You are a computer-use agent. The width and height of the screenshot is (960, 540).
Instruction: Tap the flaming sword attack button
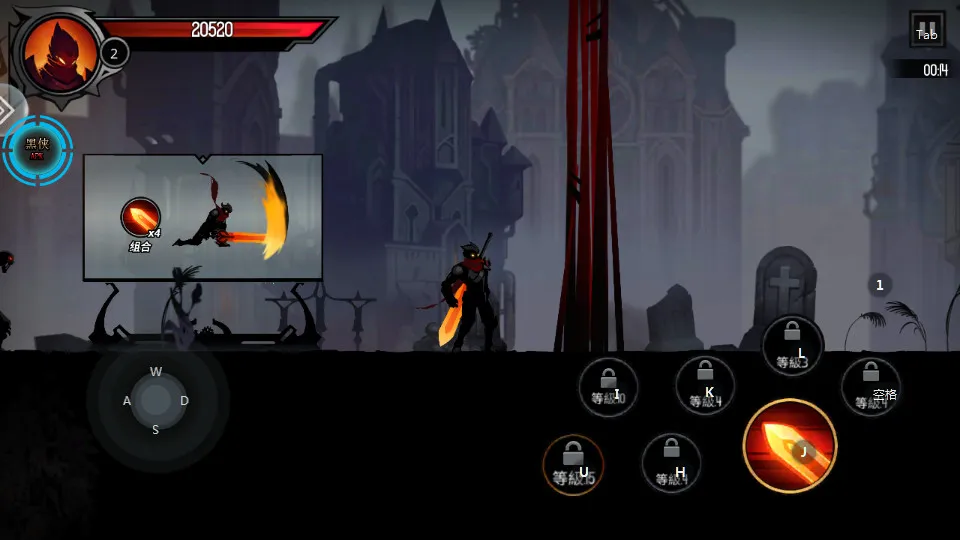(790, 446)
